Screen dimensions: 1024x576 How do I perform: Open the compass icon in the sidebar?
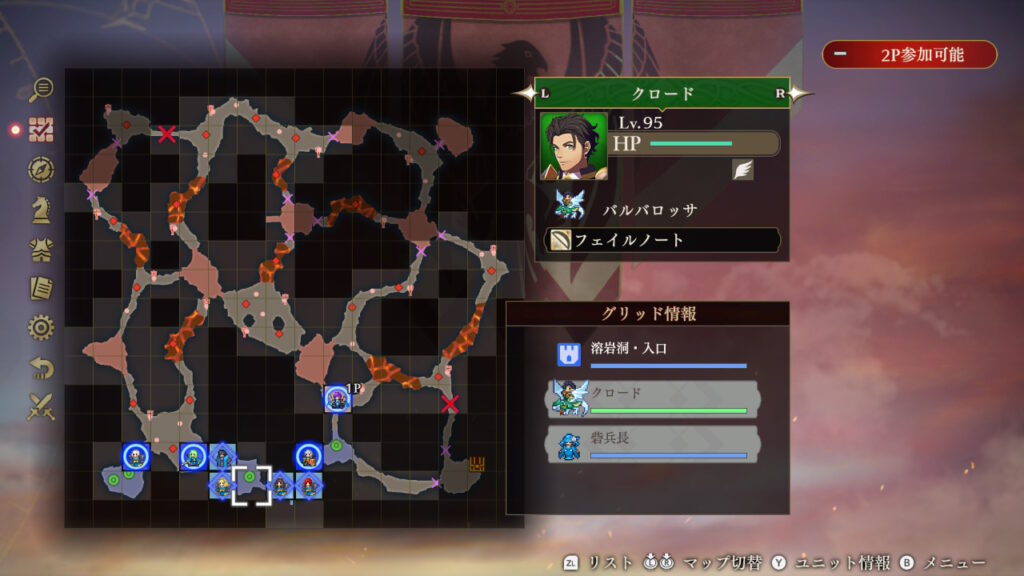[x=41, y=169]
